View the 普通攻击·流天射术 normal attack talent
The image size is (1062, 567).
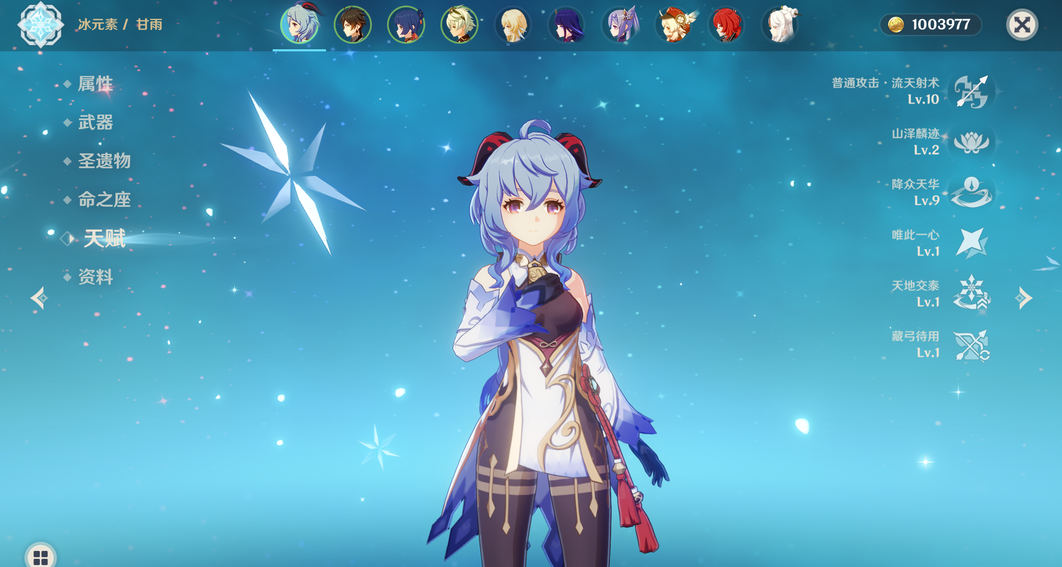tap(970, 91)
